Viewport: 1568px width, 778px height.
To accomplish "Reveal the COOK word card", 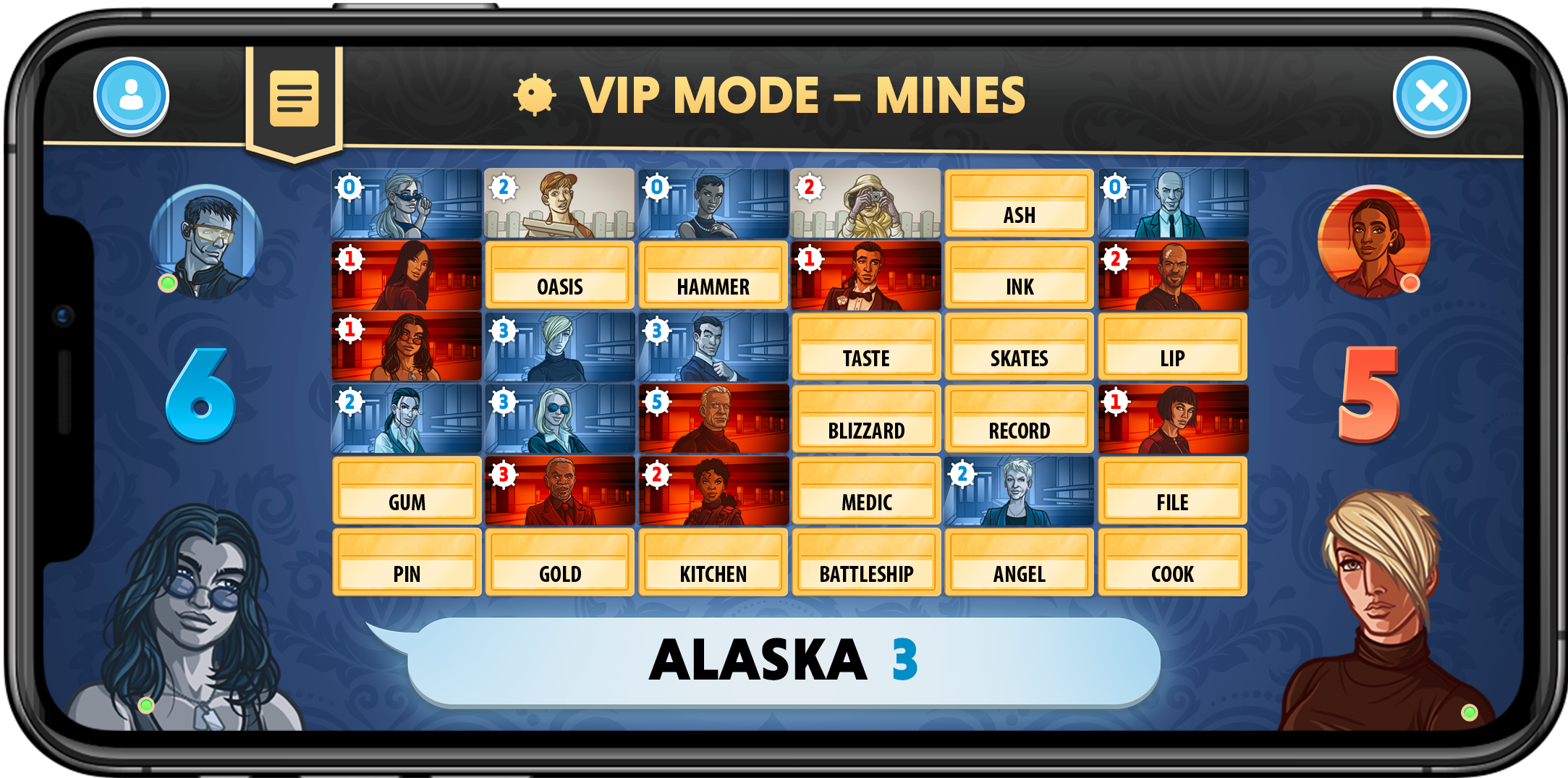I will [1172, 562].
